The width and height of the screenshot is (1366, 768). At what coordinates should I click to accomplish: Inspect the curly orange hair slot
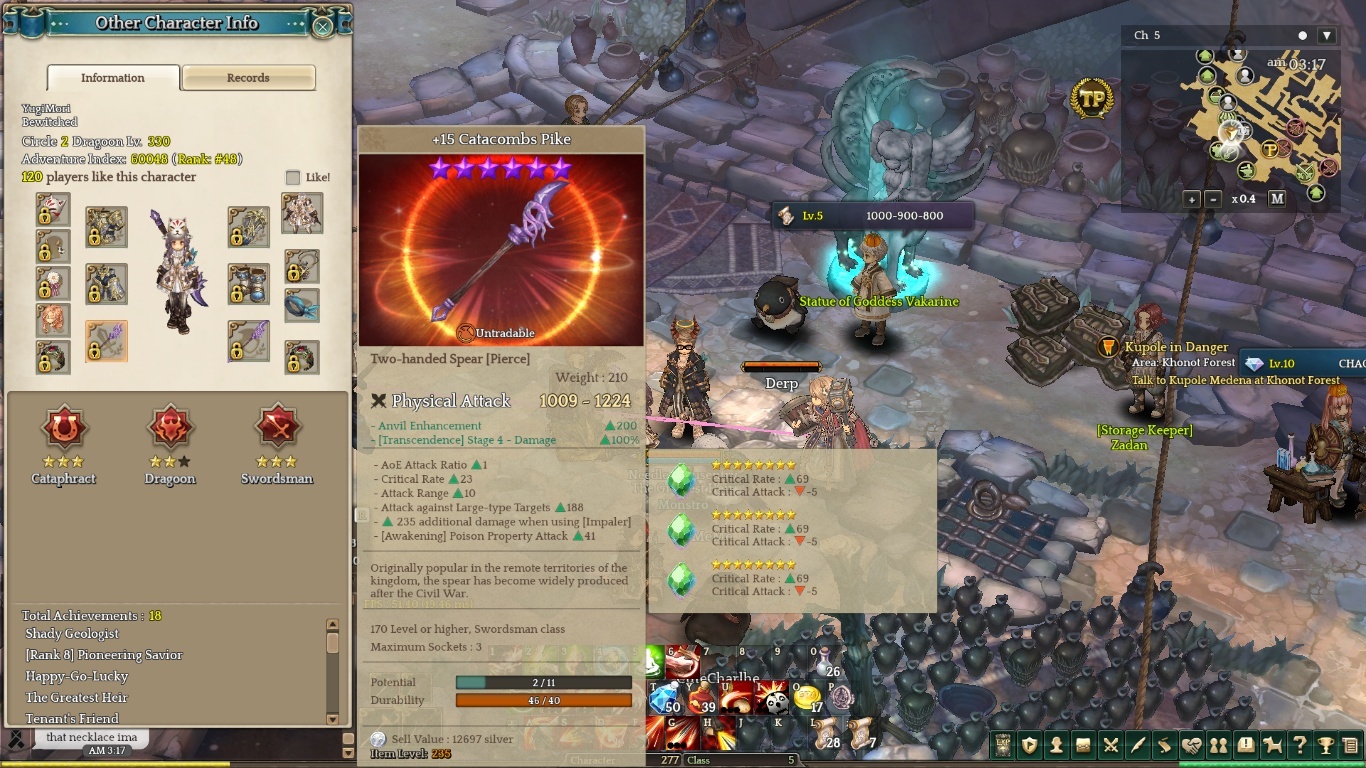coord(53,320)
